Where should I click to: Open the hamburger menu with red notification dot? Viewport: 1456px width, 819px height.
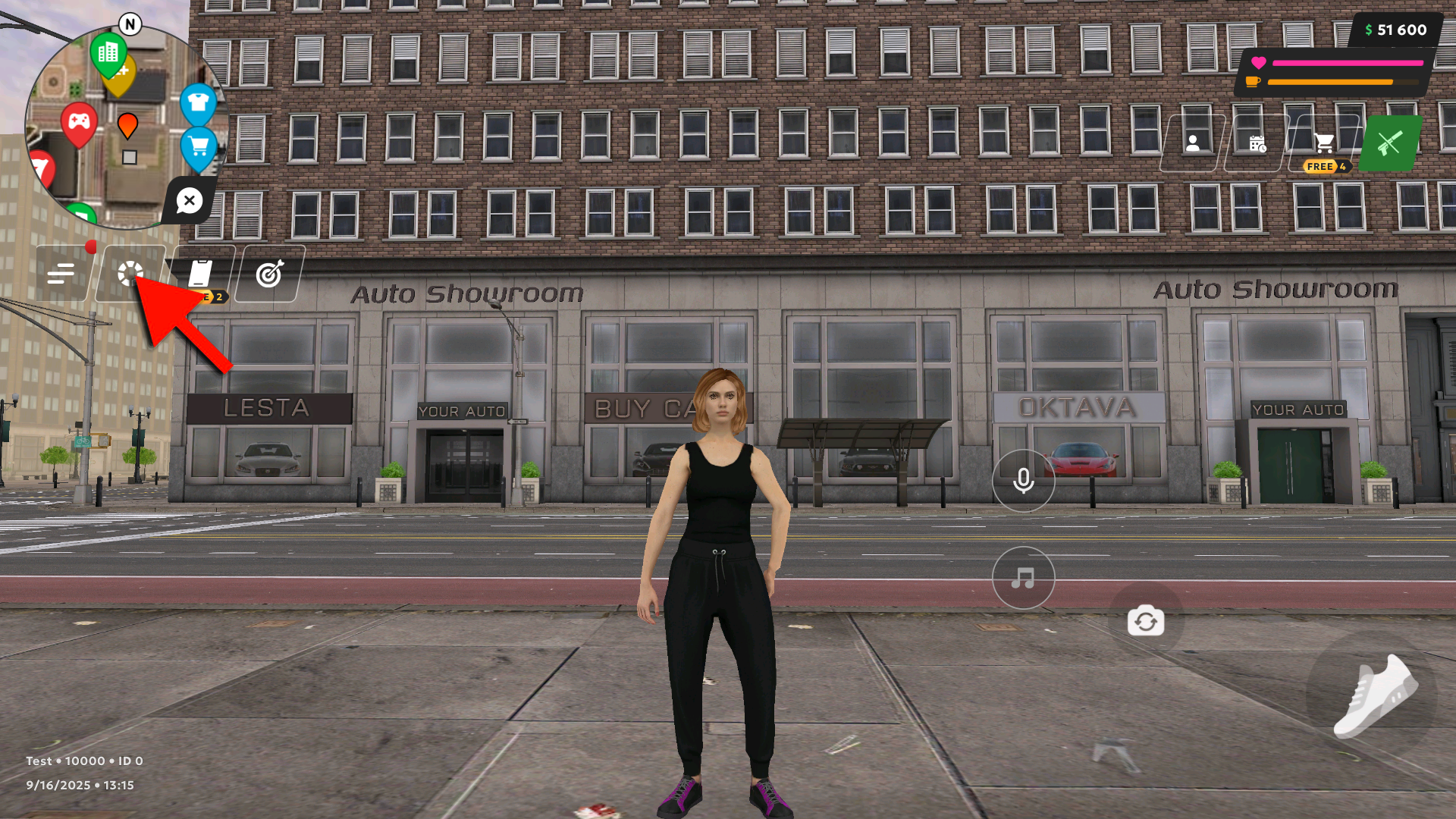(61, 273)
